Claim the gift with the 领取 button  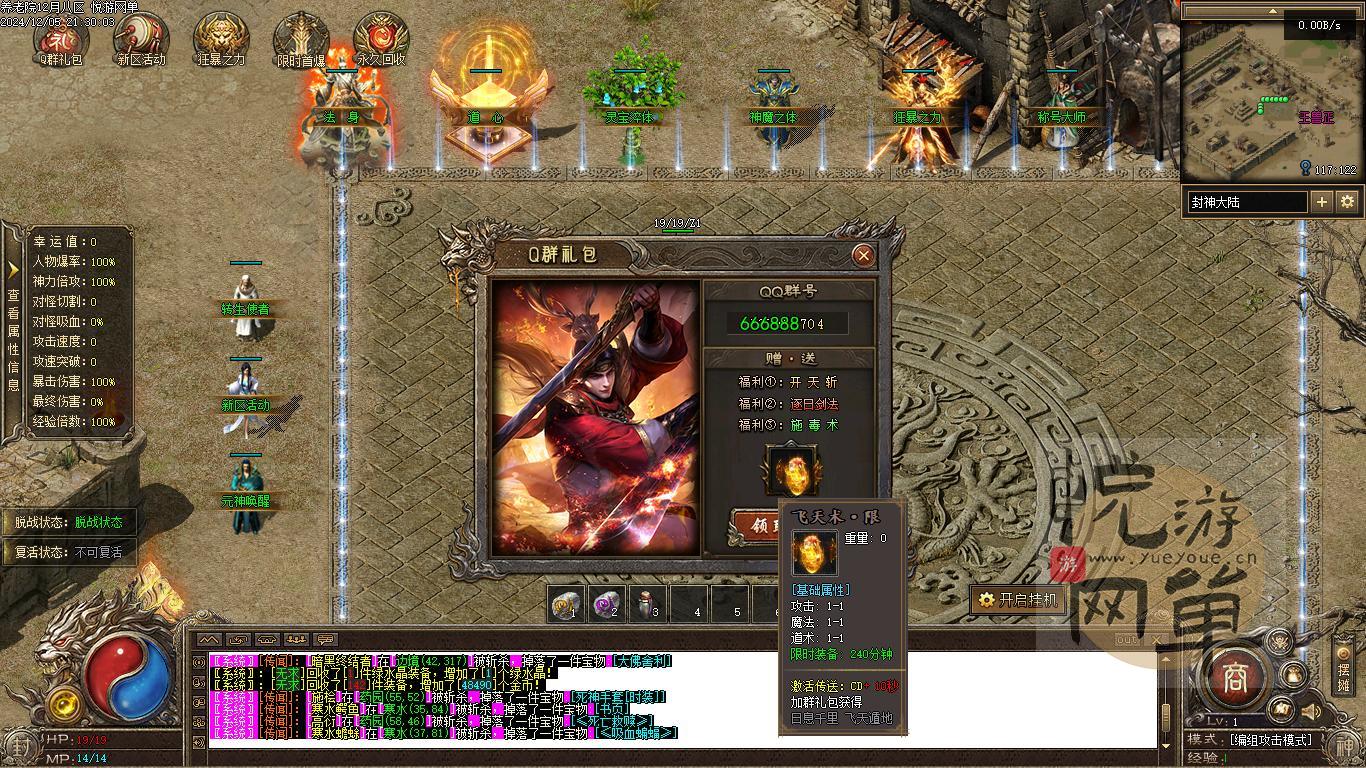click(757, 527)
